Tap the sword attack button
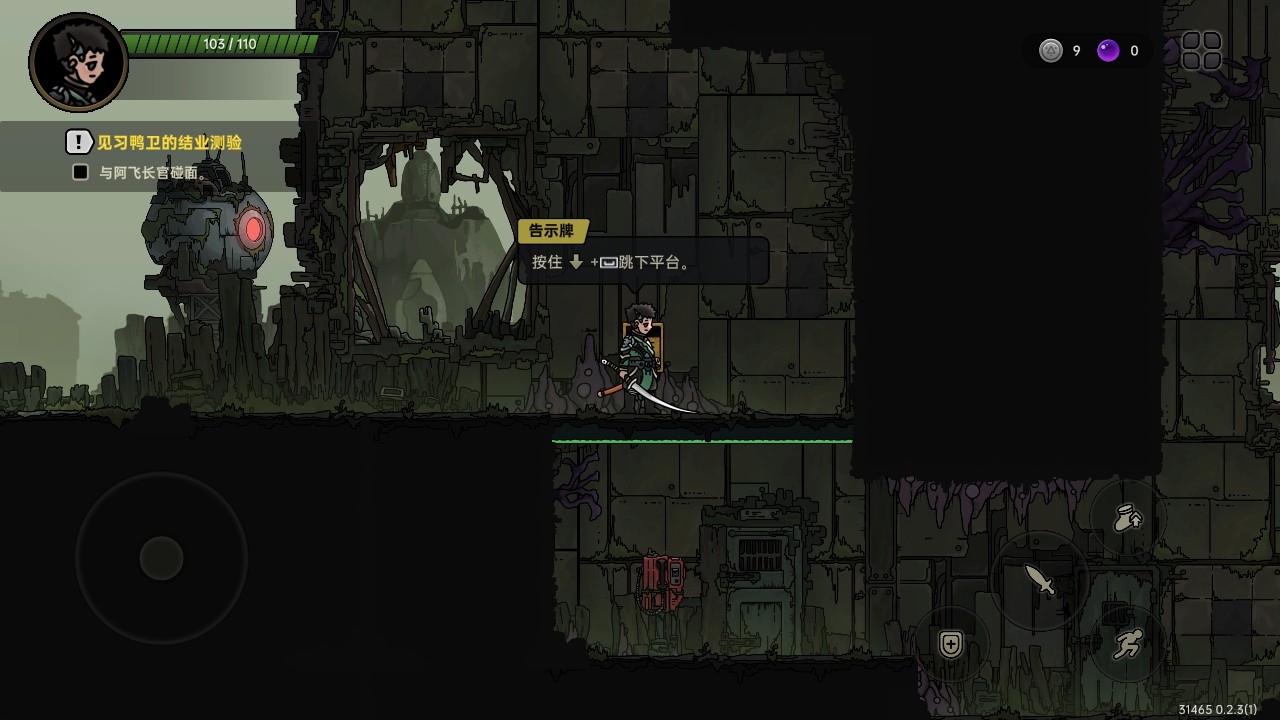 click(1040, 580)
